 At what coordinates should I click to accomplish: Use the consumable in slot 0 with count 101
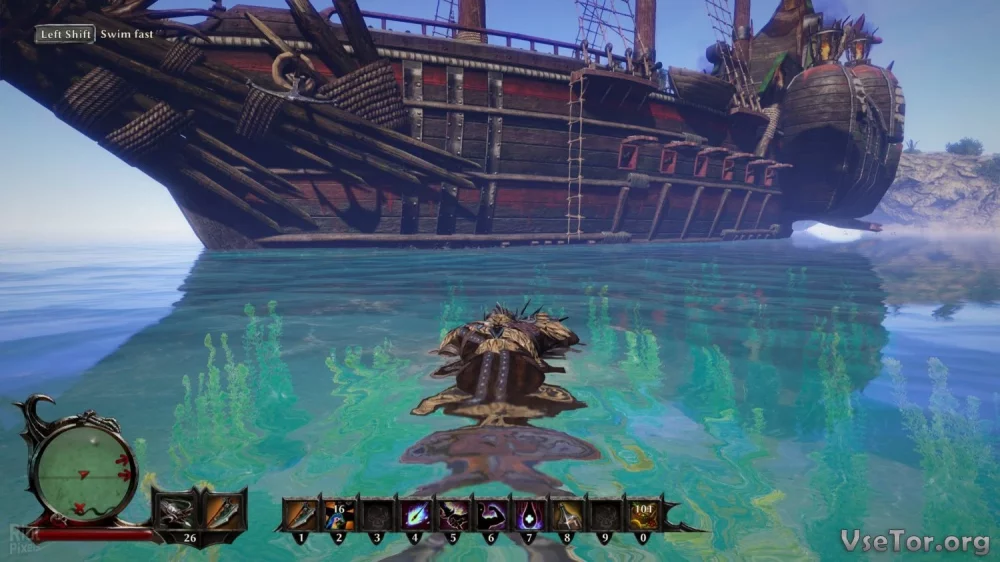click(x=642, y=514)
